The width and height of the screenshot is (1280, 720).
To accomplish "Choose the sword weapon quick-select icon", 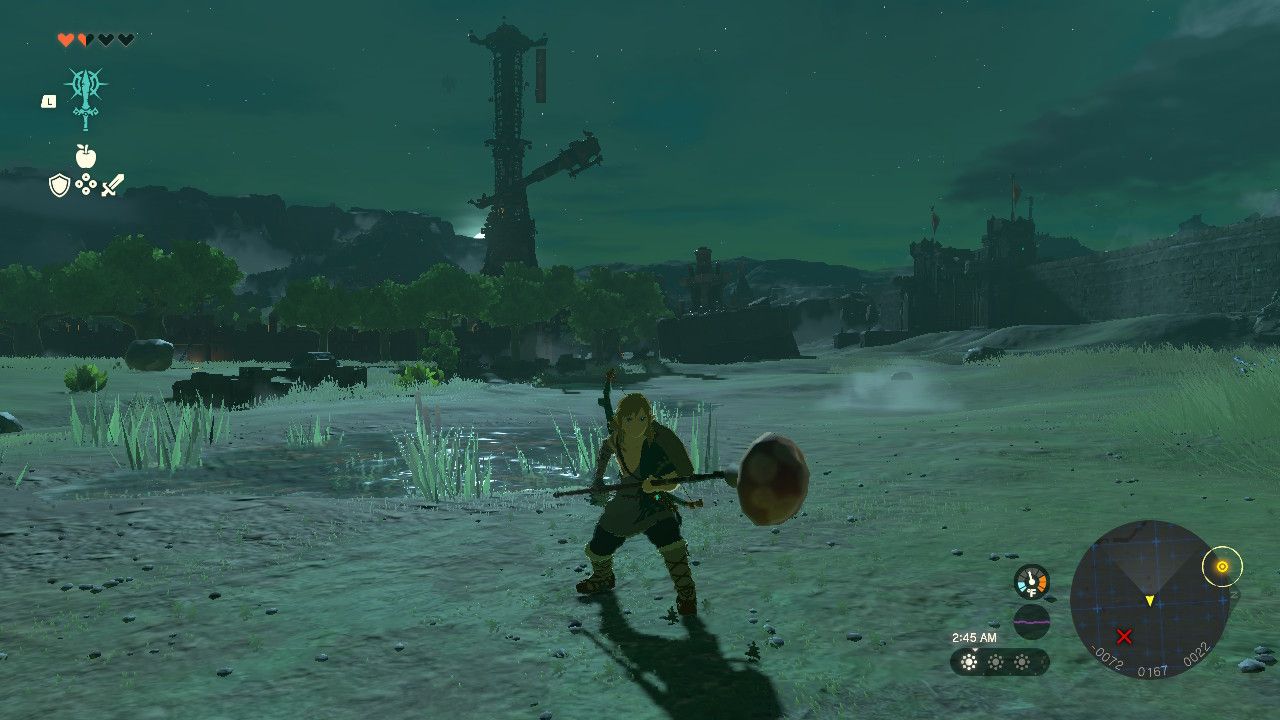I will 112,185.
